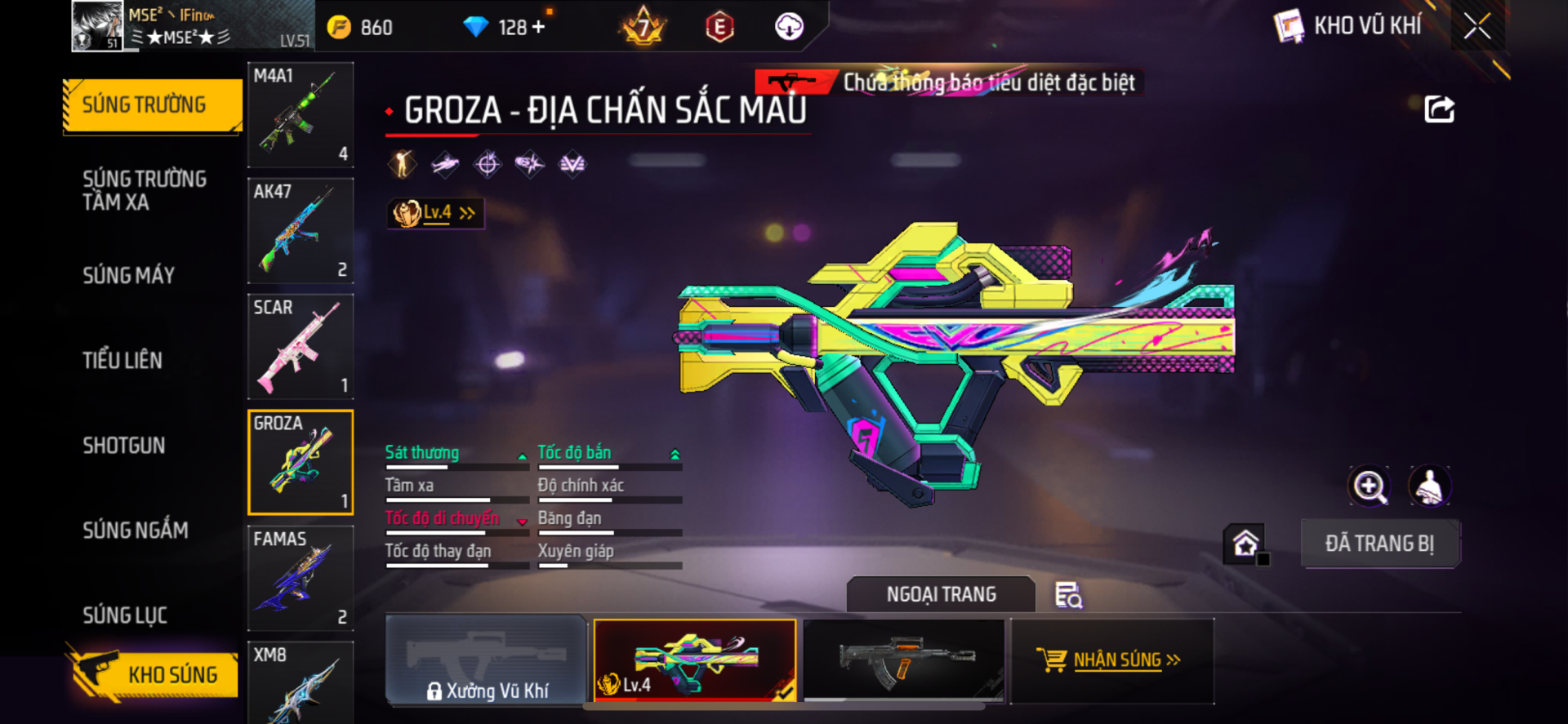Close the weapon armory screen
The height and width of the screenshot is (724, 1568).
pyautogui.click(x=1477, y=26)
